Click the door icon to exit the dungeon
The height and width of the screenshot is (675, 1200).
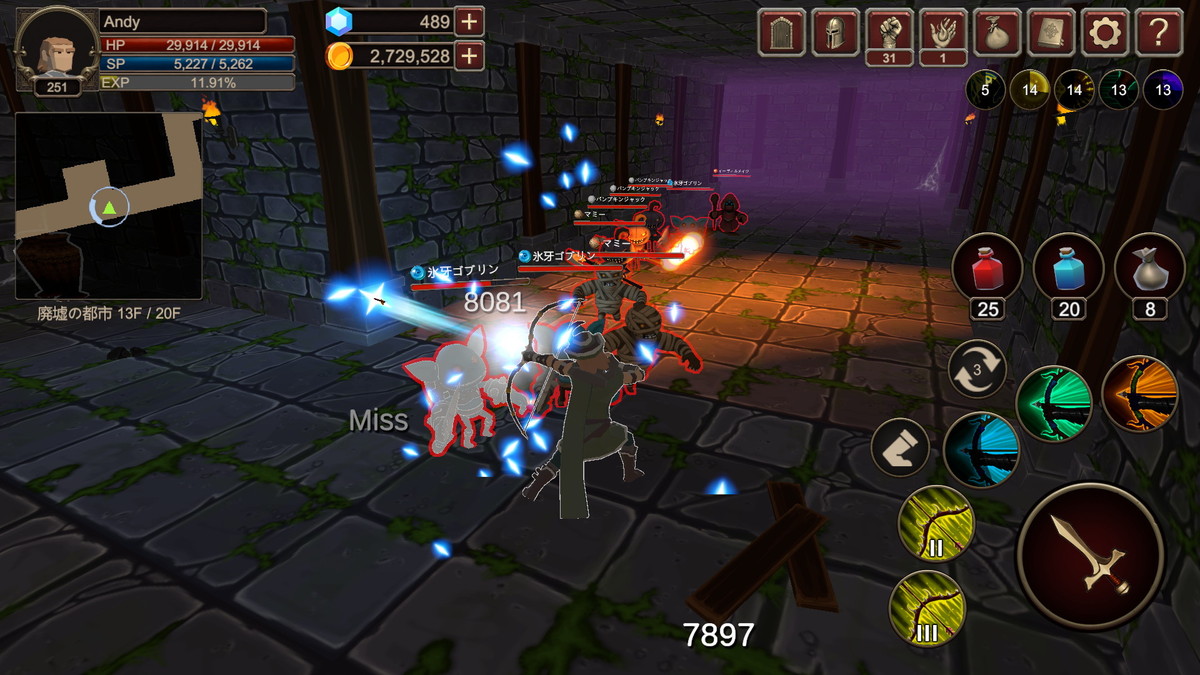pos(781,32)
